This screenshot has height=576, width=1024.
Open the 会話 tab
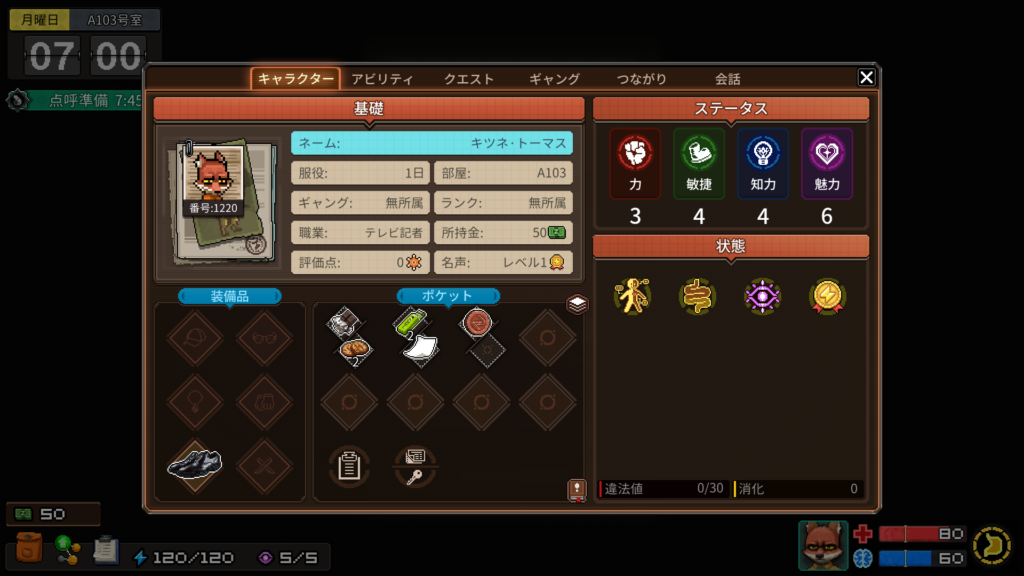pyautogui.click(x=727, y=79)
